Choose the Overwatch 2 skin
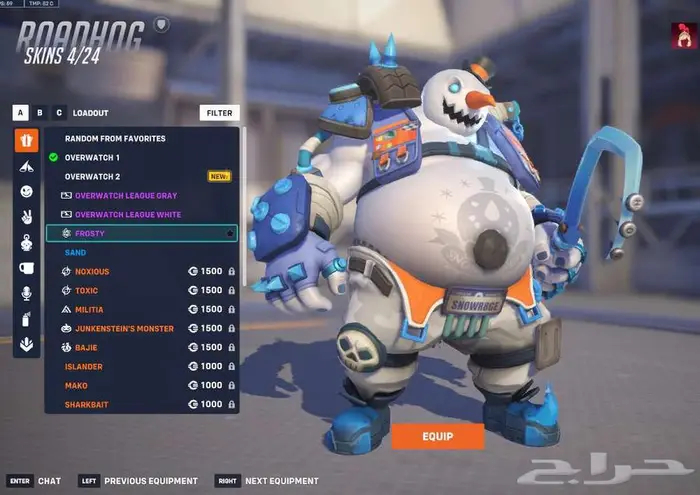The height and width of the screenshot is (495, 700). (92, 176)
